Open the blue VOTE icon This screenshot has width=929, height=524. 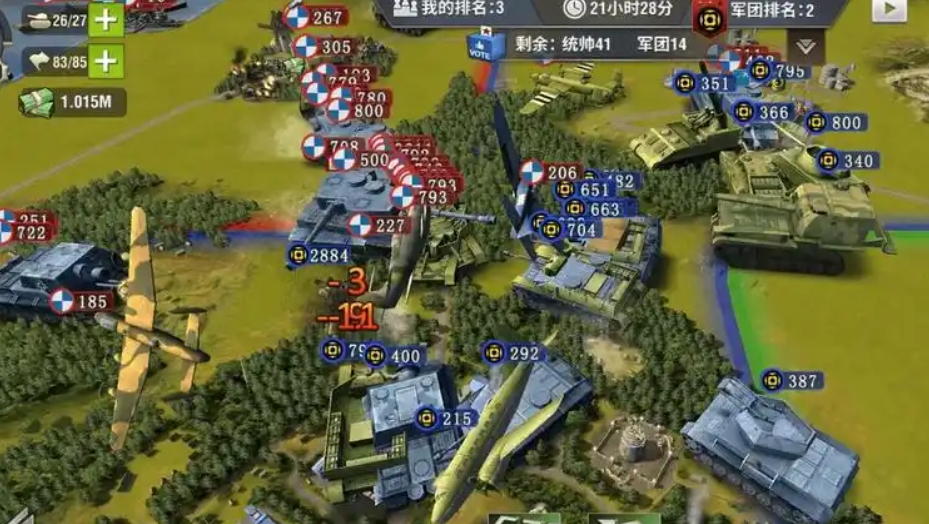point(480,46)
